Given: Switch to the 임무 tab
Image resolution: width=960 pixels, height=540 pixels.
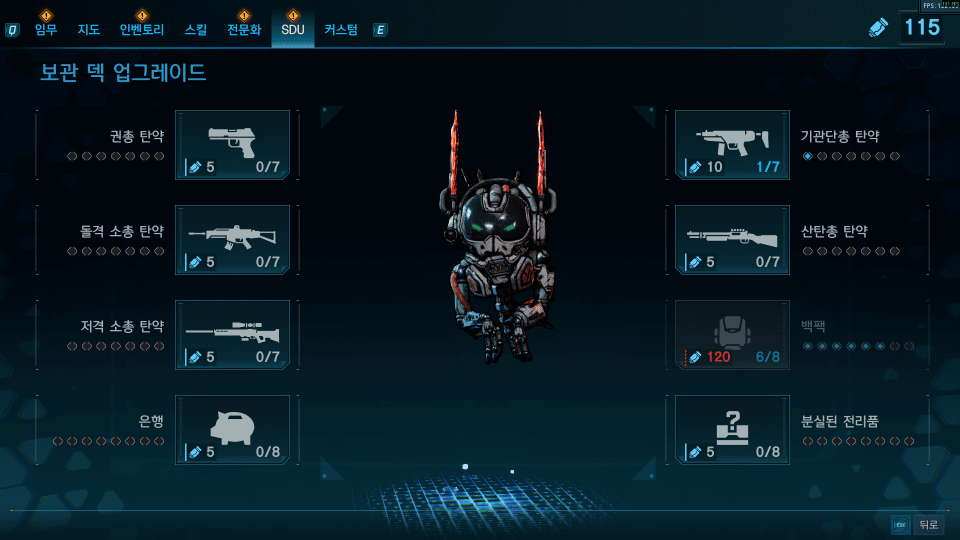Looking at the screenshot, I should tap(46, 30).
